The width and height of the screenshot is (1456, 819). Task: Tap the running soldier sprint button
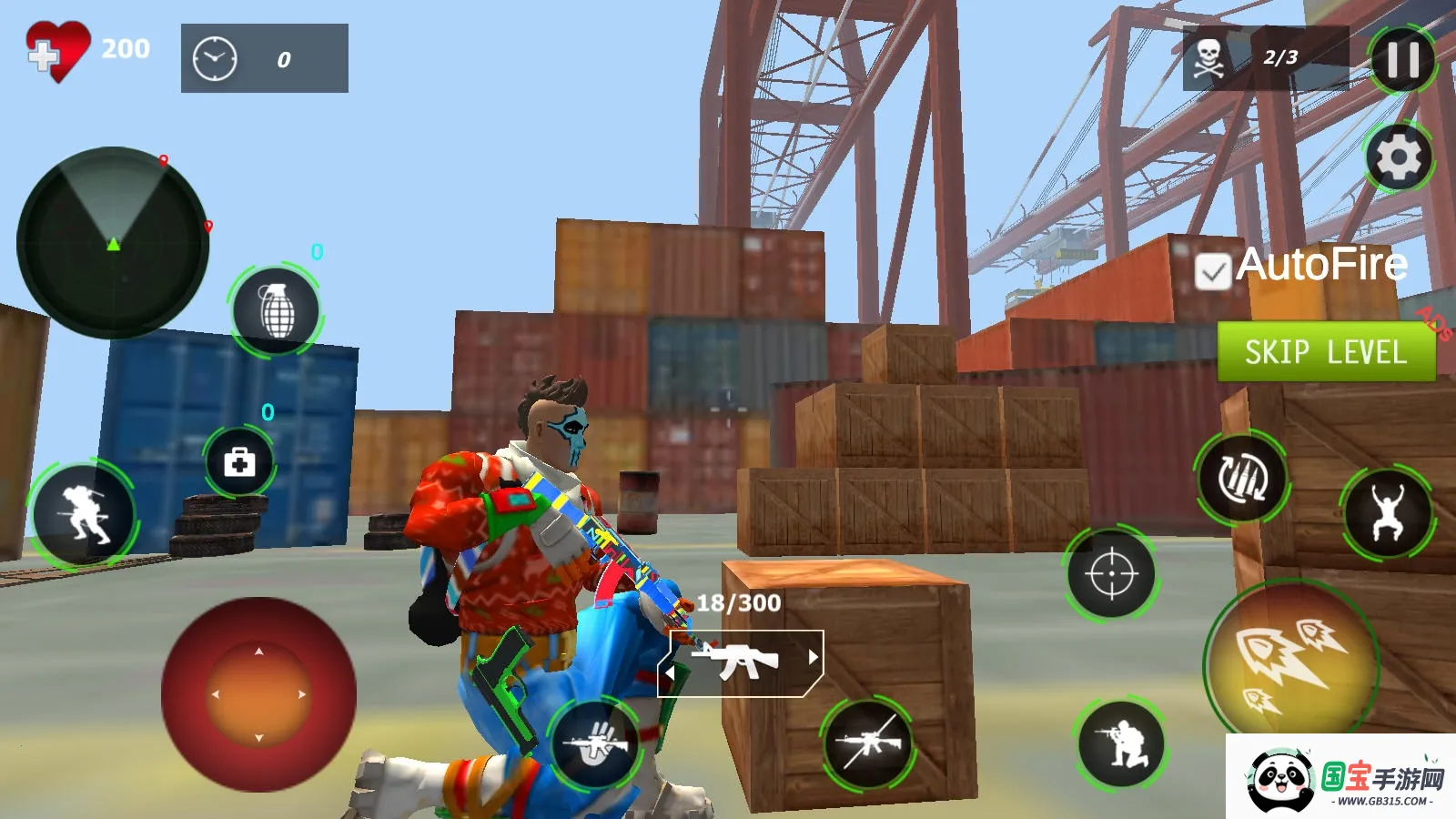coord(83,514)
